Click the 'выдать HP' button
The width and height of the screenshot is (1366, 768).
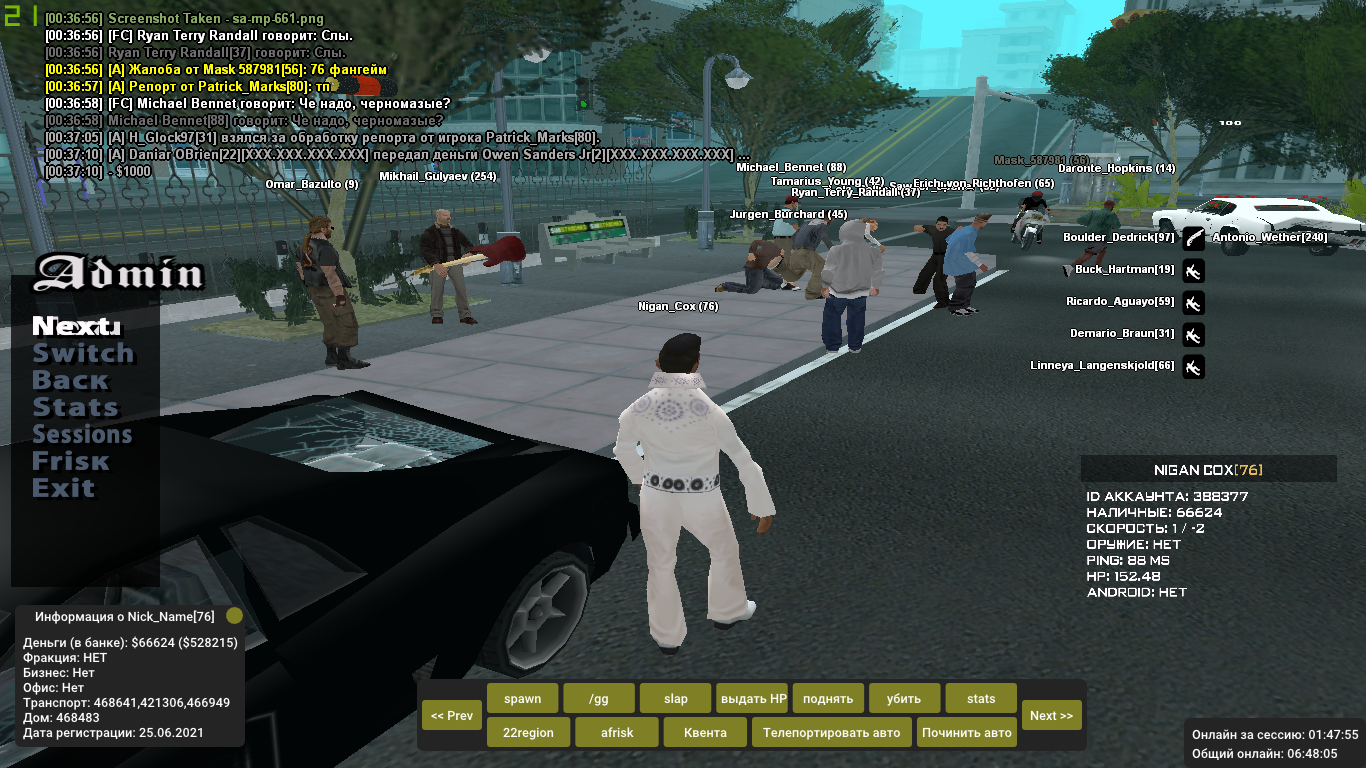click(x=752, y=698)
